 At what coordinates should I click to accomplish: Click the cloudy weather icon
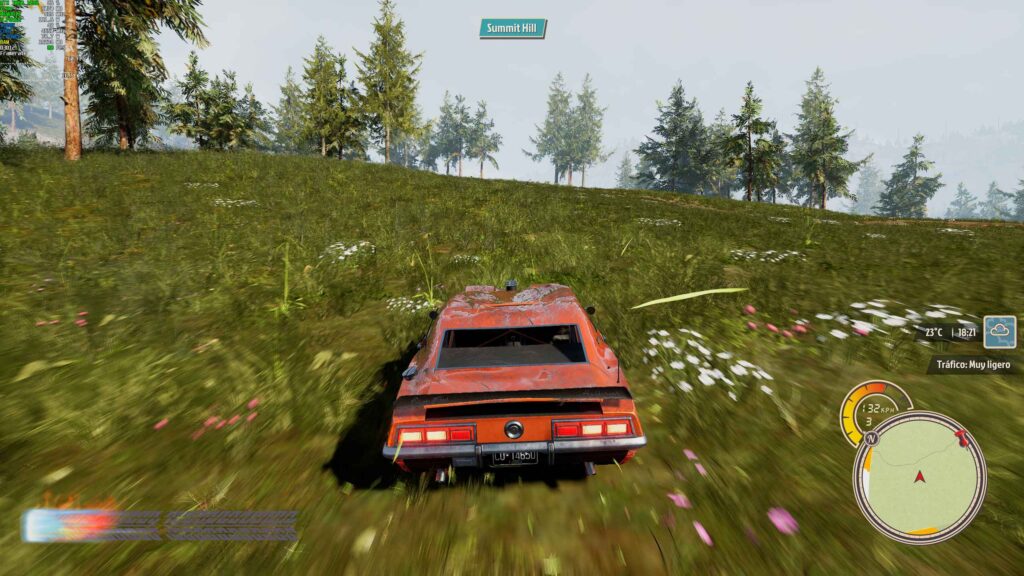click(999, 332)
